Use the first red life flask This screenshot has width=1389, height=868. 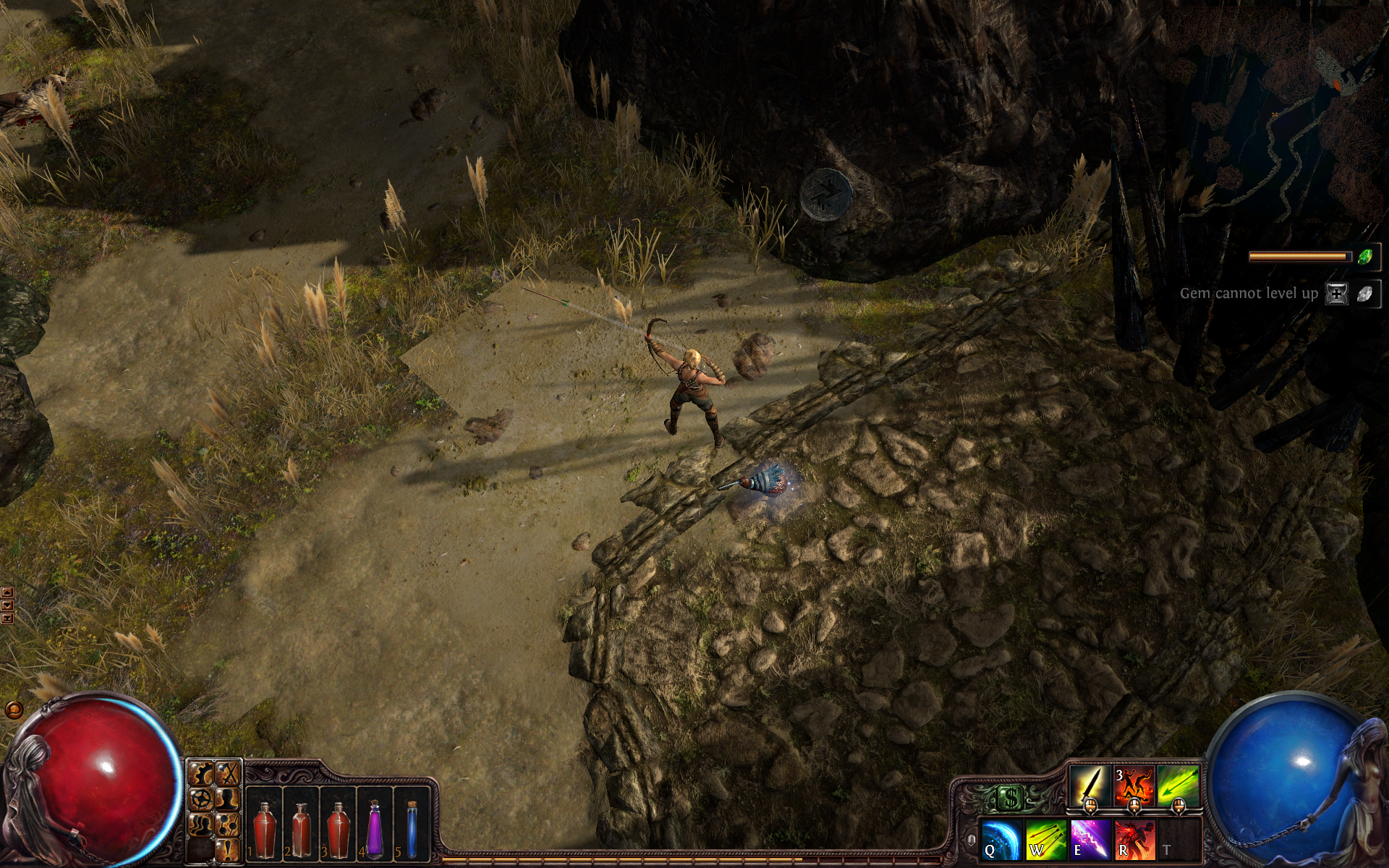point(264,828)
